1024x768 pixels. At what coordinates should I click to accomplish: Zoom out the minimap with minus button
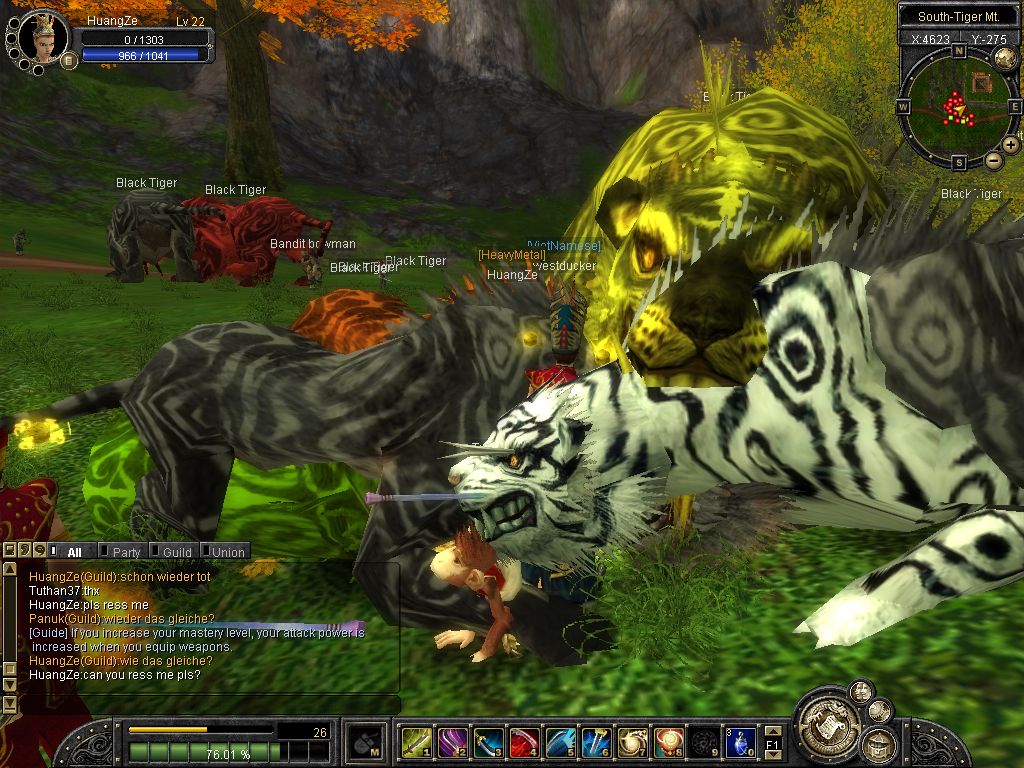pos(993,160)
